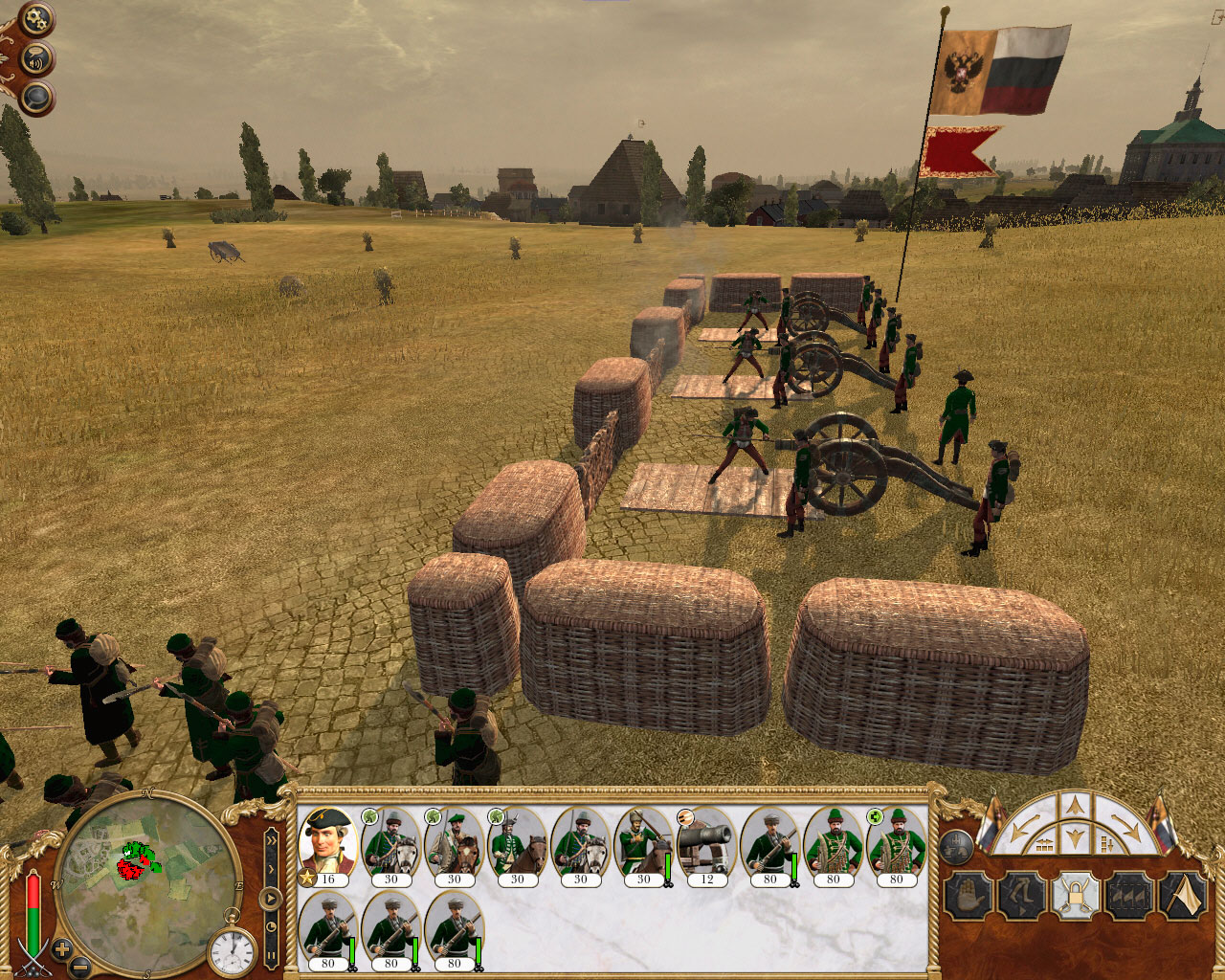Toggle the melee padlock button
The width and height of the screenshot is (1225, 980).
[1074, 897]
